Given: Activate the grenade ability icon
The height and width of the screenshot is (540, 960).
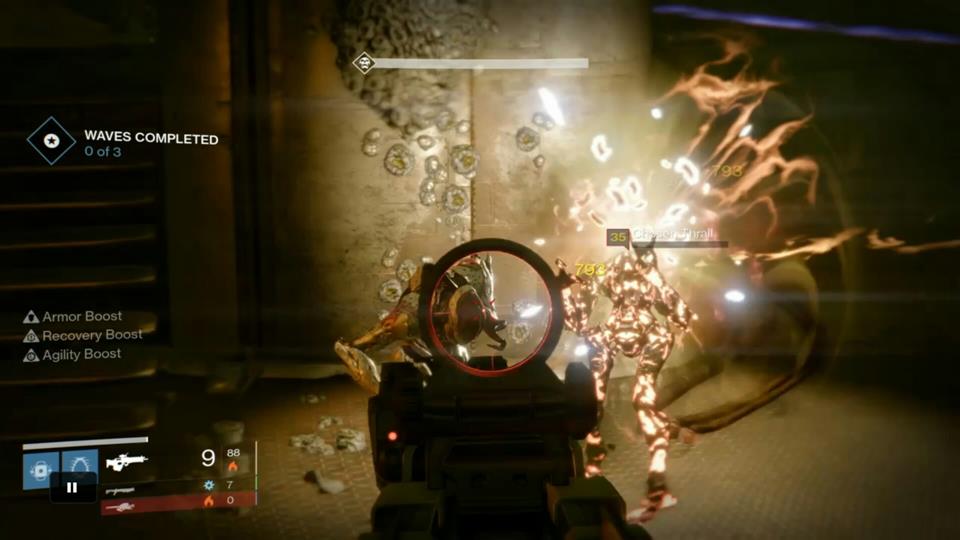Looking at the screenshot, I should 40,468.
